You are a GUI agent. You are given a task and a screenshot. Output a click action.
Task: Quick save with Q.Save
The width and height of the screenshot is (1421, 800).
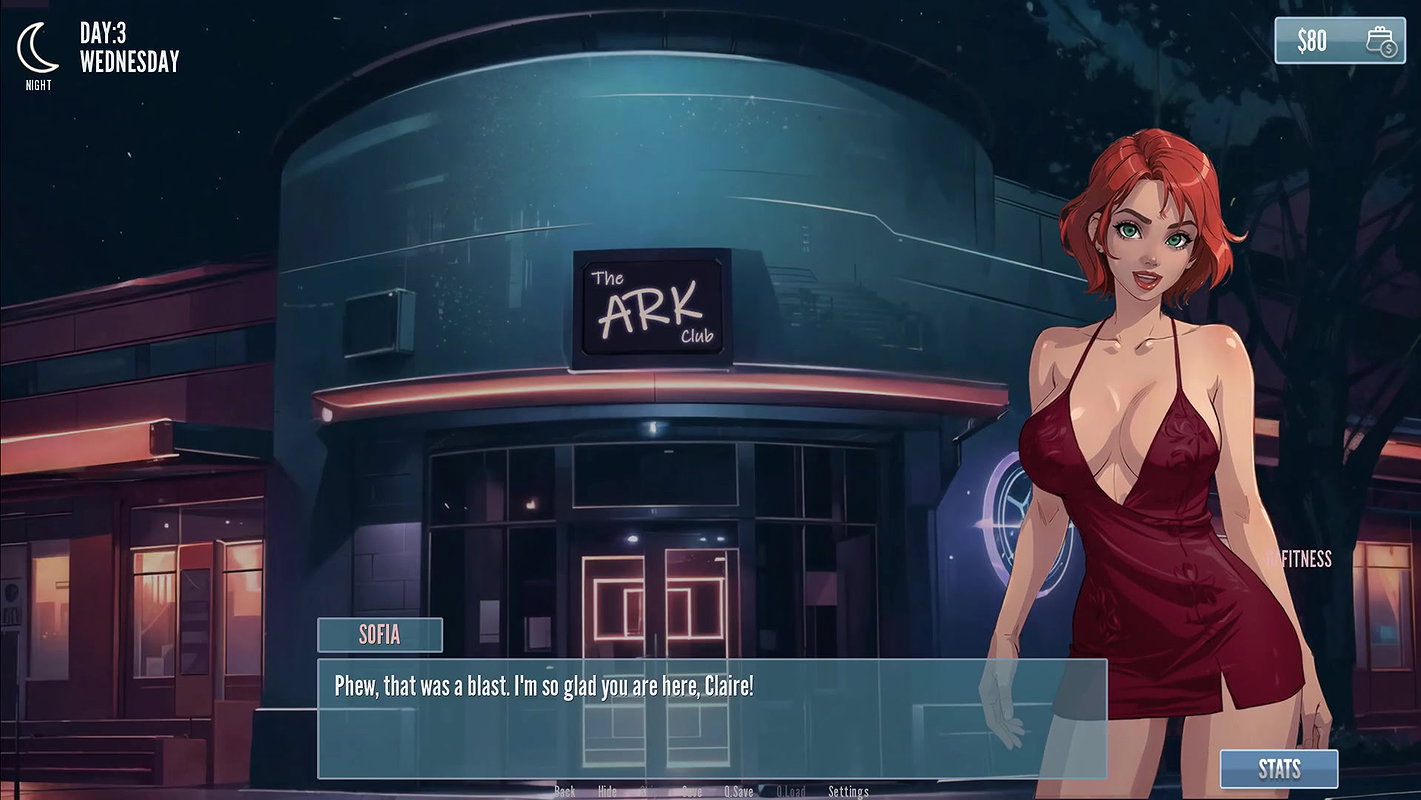pos(739,792)
